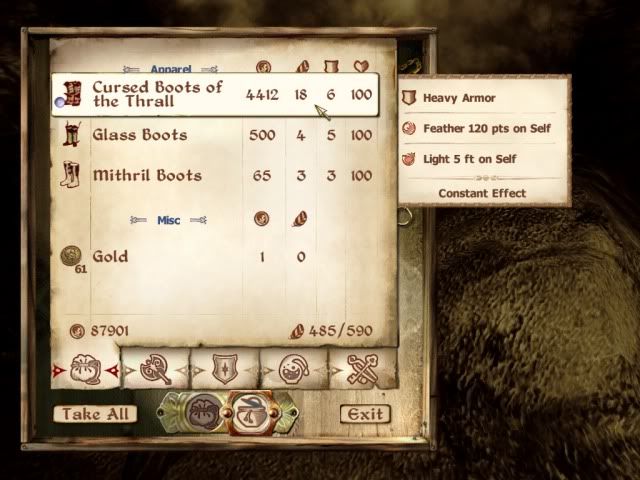
Task: Take the Gold from the container
Action: click(110, 257)
